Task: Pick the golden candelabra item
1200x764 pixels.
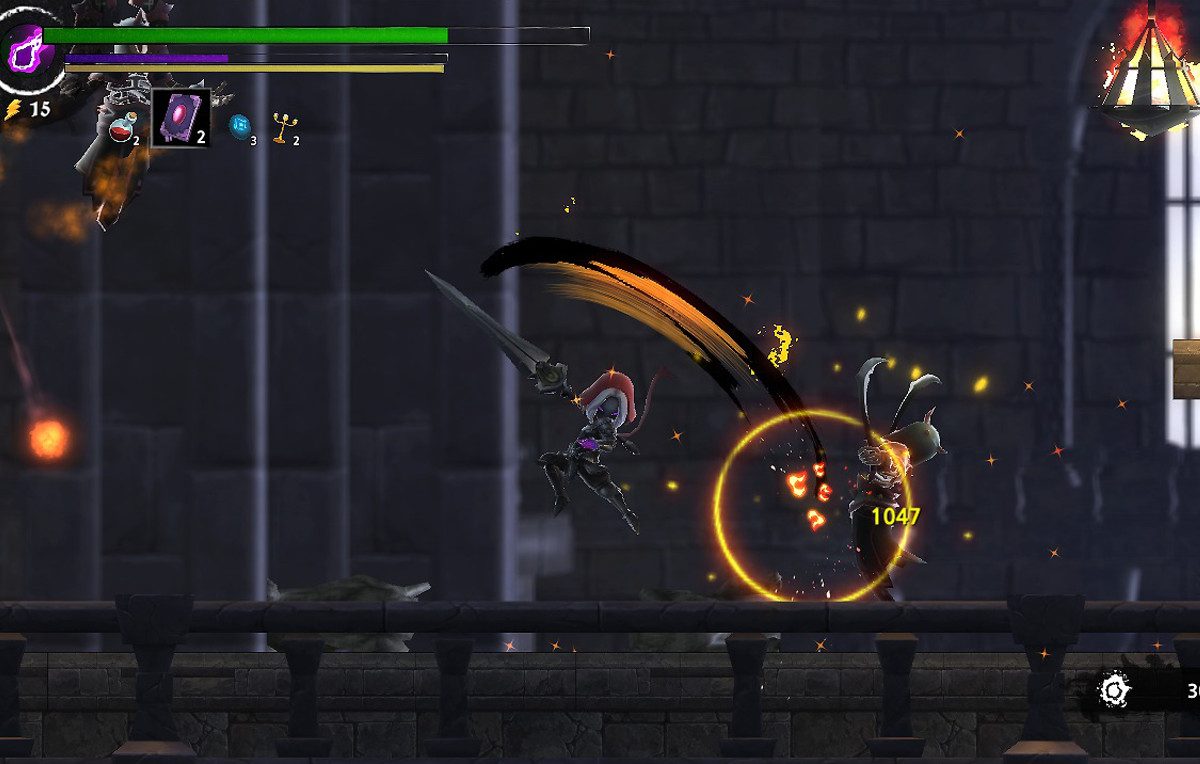Action: (284, 127)
